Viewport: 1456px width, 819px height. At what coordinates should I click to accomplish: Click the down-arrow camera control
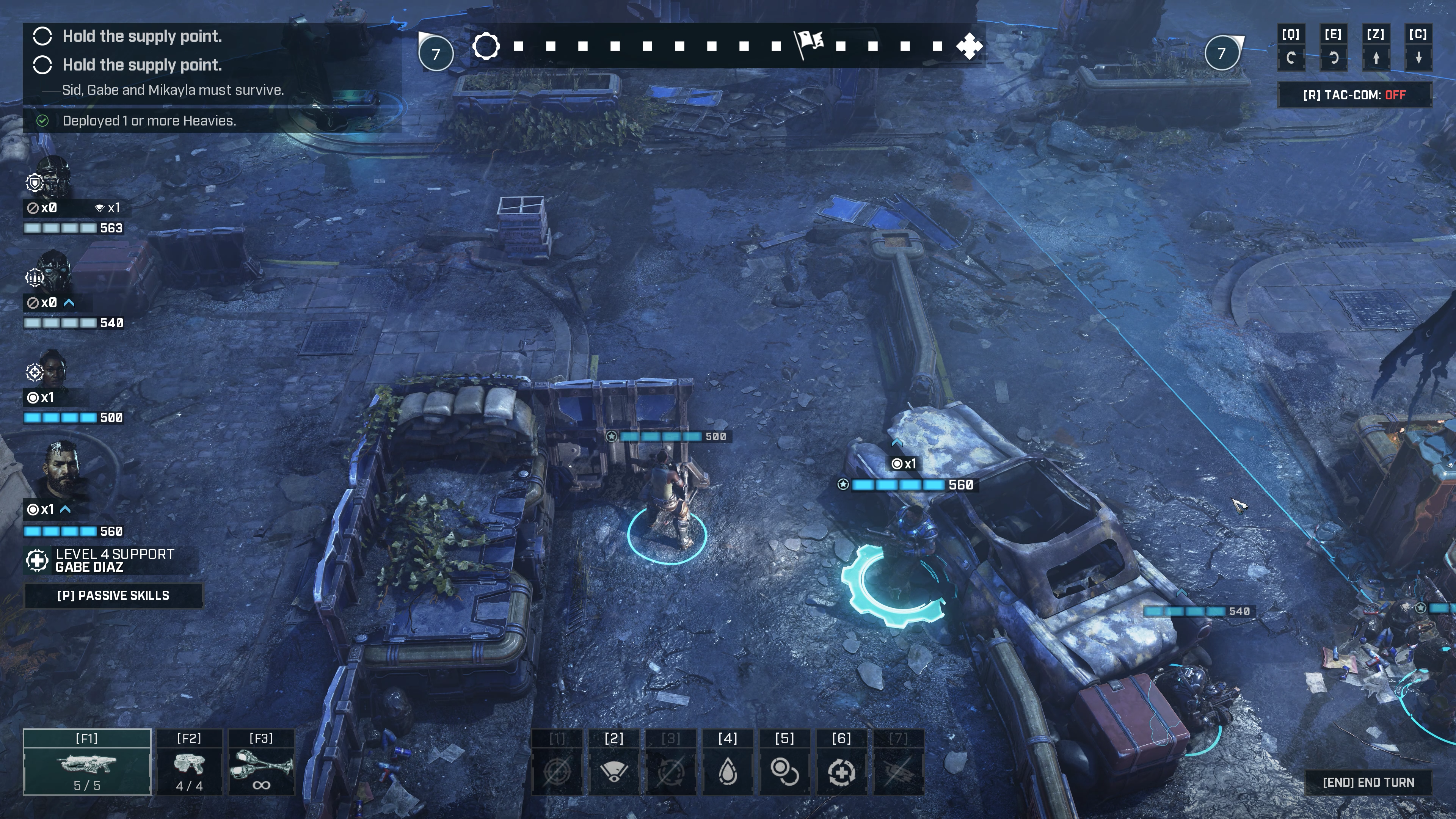tap(1418, 58)
